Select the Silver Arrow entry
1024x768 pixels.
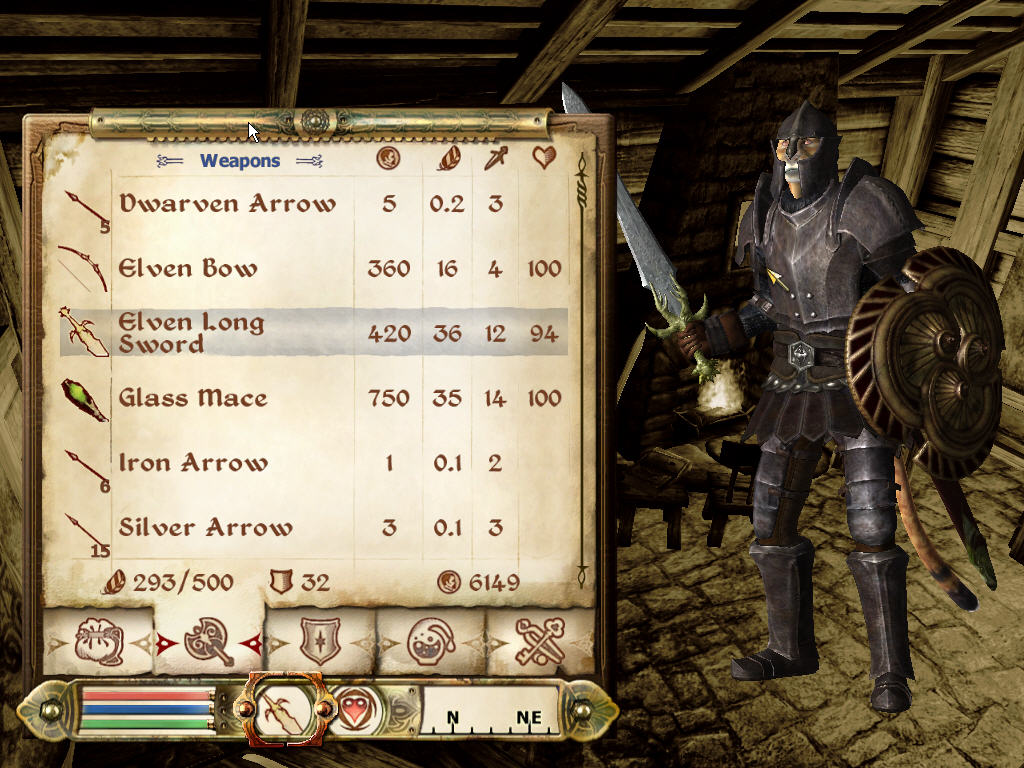205,527
